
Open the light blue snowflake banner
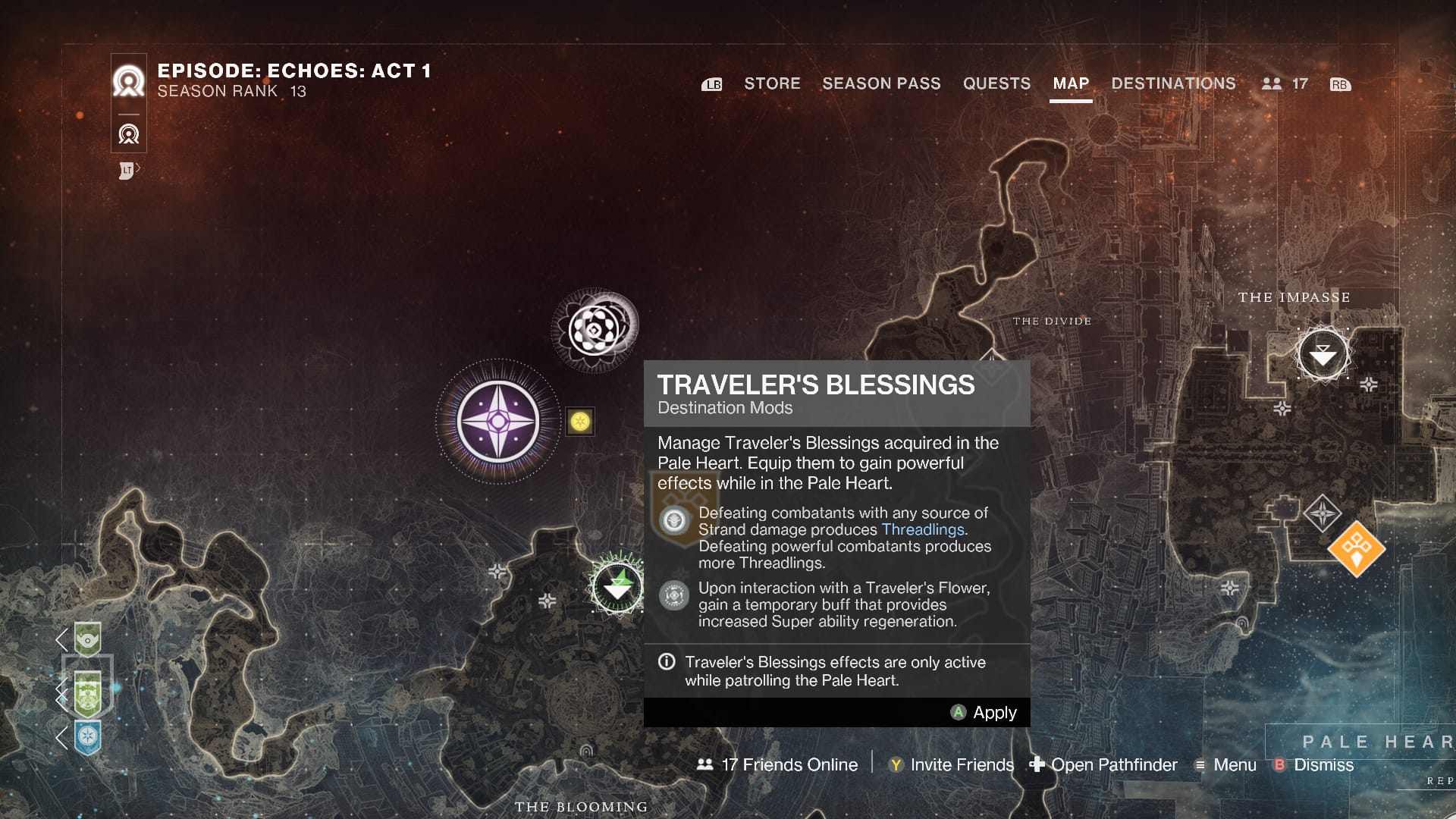(88, 736)
